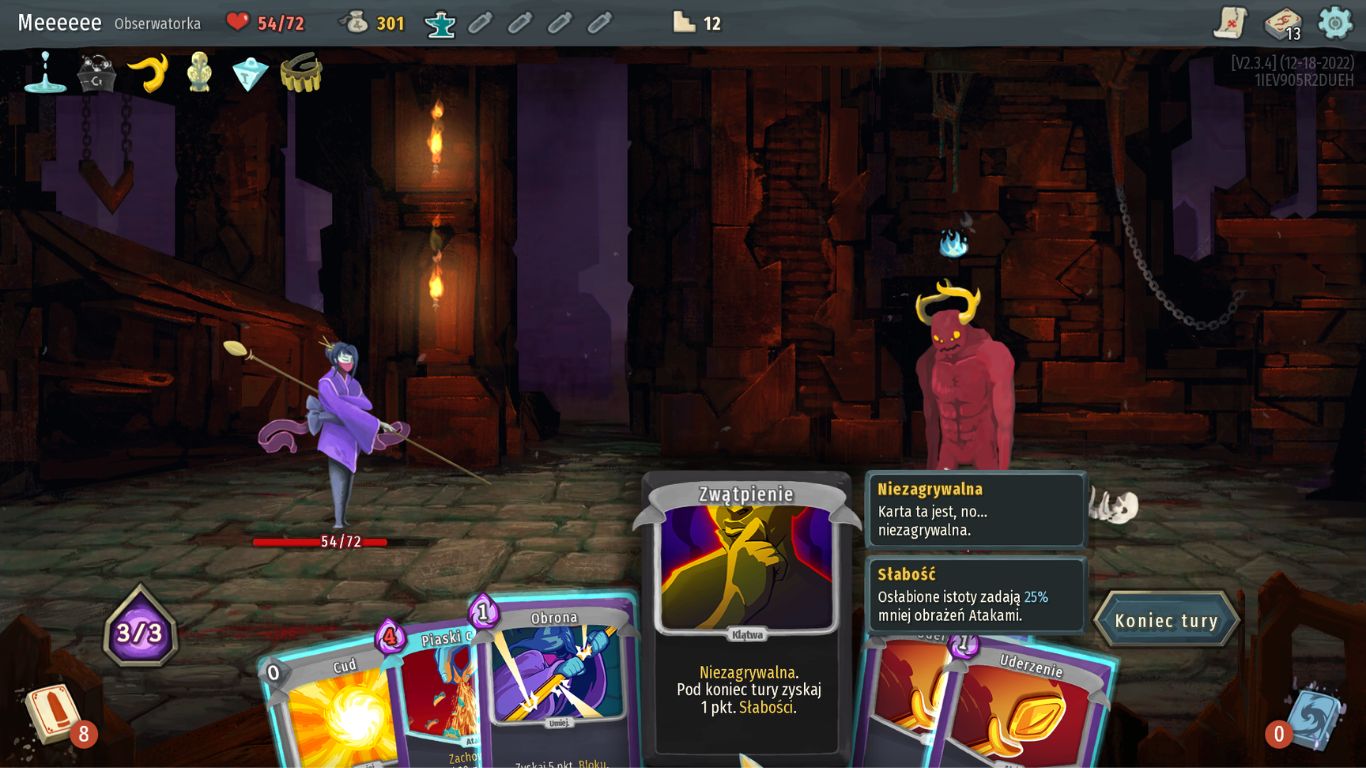End the turn with Koniec tury
The image size is (1366, 768).
(x=1166, y=620)
